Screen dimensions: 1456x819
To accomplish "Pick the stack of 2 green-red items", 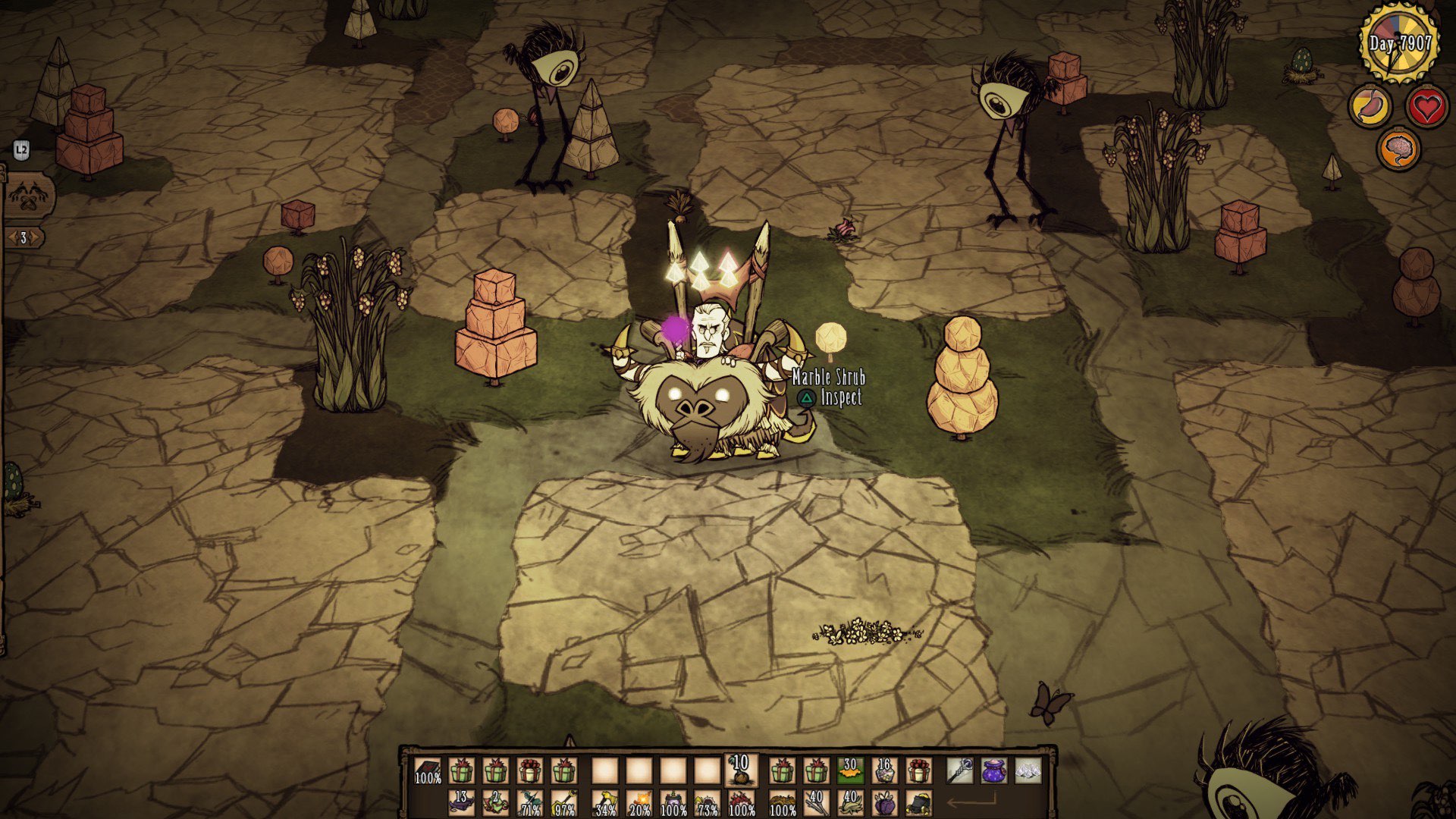I will click(x=495, y=803).
